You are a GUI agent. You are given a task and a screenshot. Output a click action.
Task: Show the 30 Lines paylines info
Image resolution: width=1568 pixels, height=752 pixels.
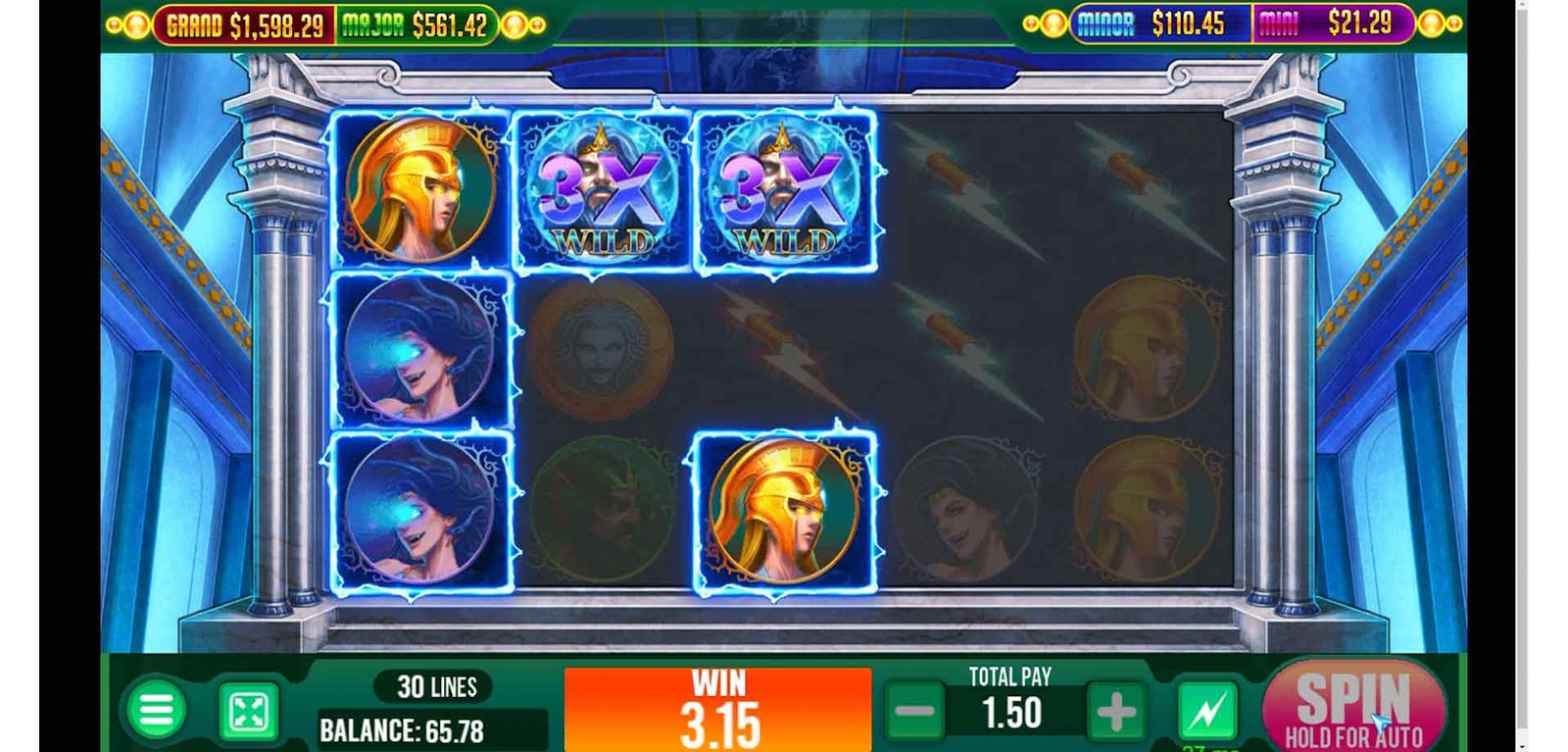coord(437,686)
